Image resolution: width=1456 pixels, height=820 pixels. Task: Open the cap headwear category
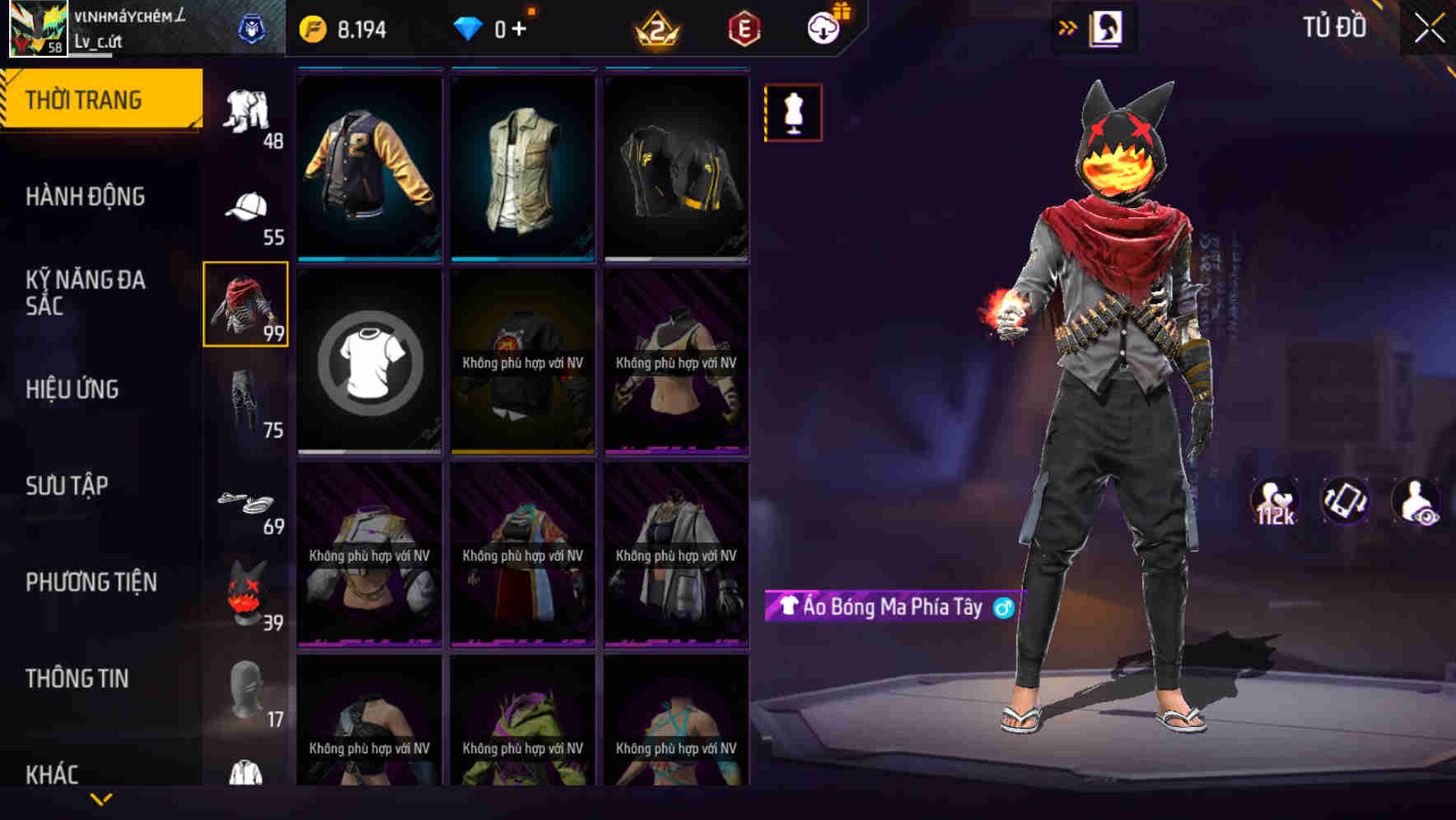(246, 207)
